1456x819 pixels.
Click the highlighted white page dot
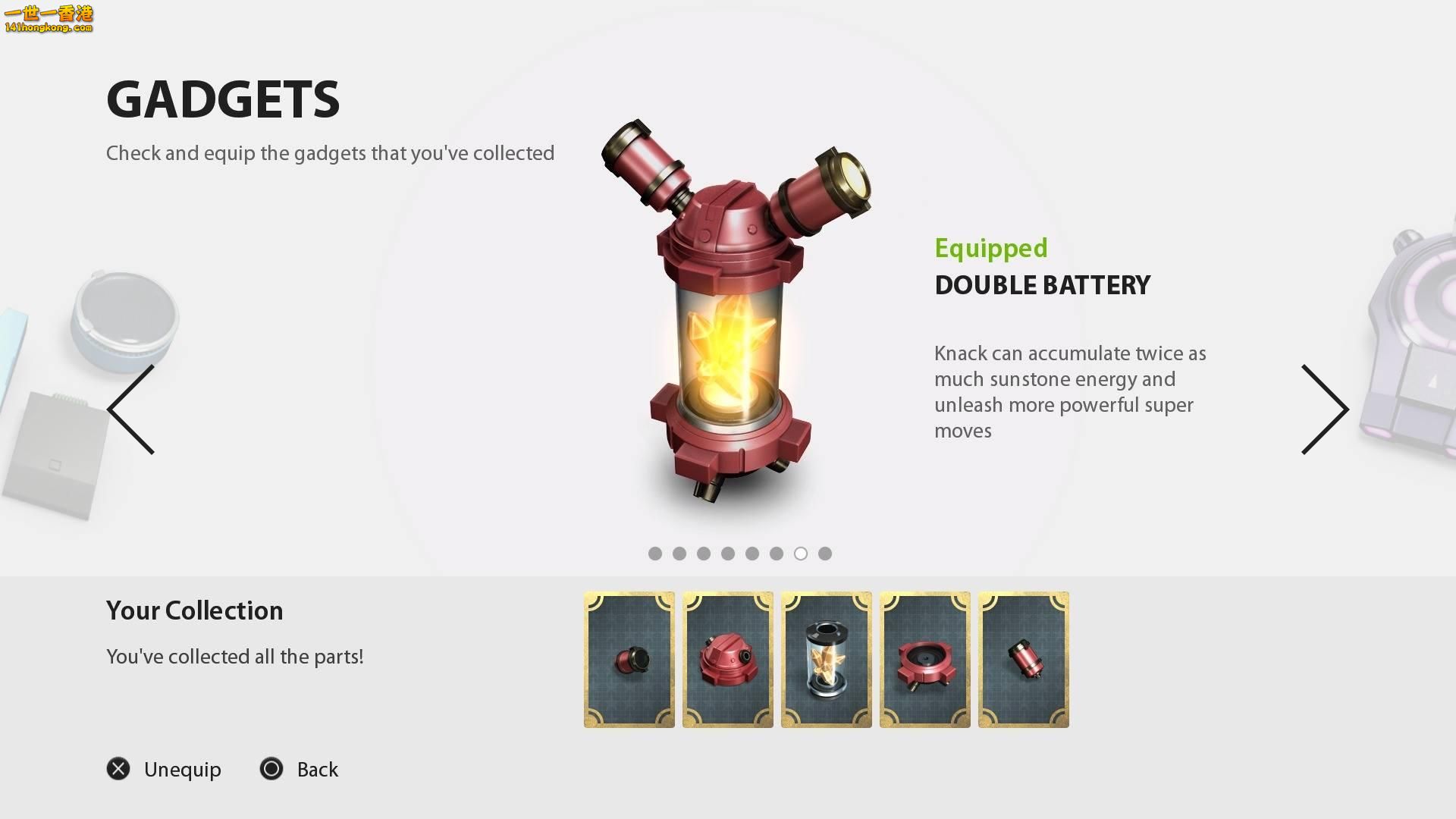coord(801,554)
